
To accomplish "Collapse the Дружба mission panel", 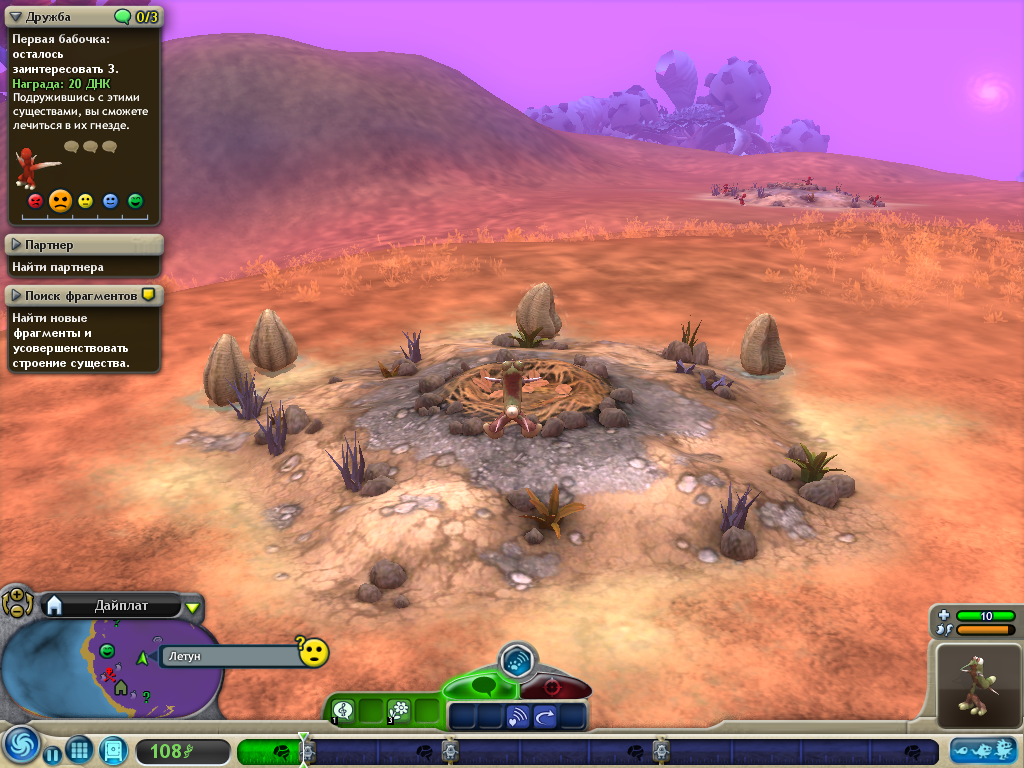I will tap(15, 16).
